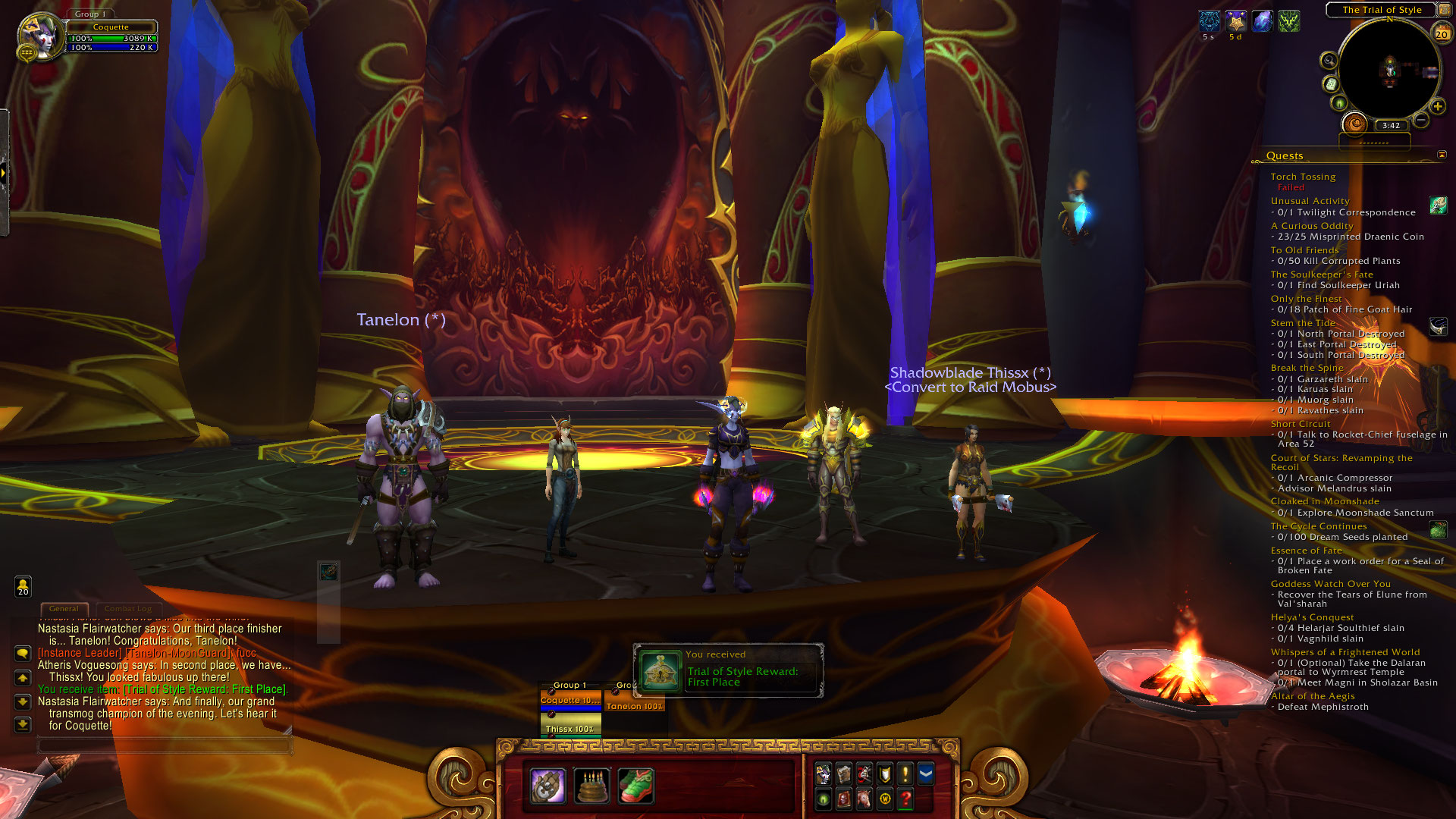Open the minimap magnifying glass tracking button
The height and width of the screenshot is (819, 1456).
pos(1329,61)
